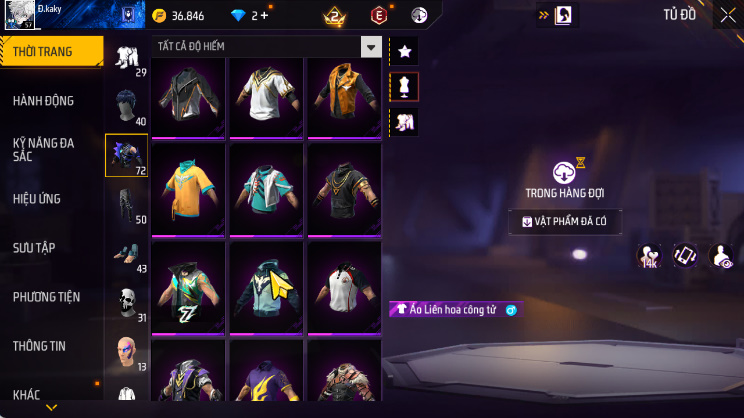744x418 pixels.
Task: Choose the orange and black jacket
Action: pos(343,97)
